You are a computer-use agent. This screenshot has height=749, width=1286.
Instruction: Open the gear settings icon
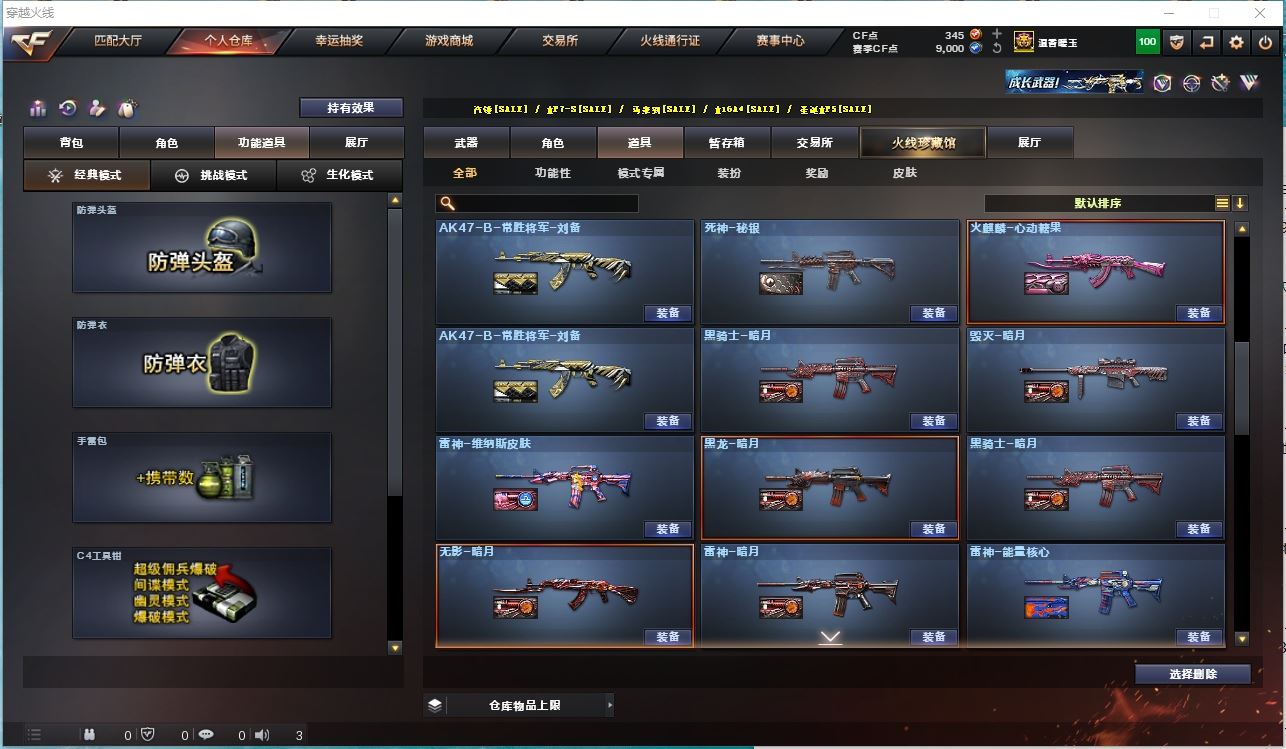pos(1237,42)
